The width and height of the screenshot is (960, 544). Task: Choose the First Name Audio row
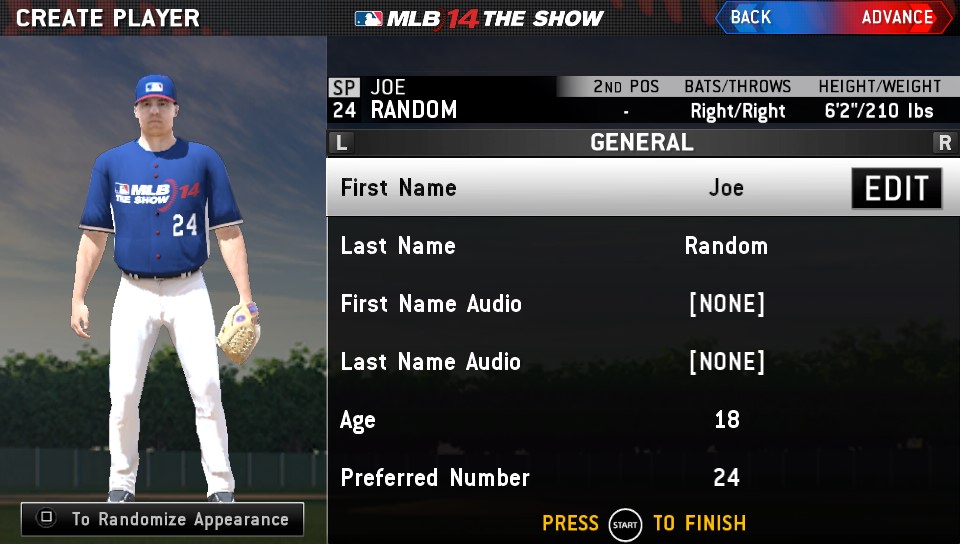(x=640, y=304)
